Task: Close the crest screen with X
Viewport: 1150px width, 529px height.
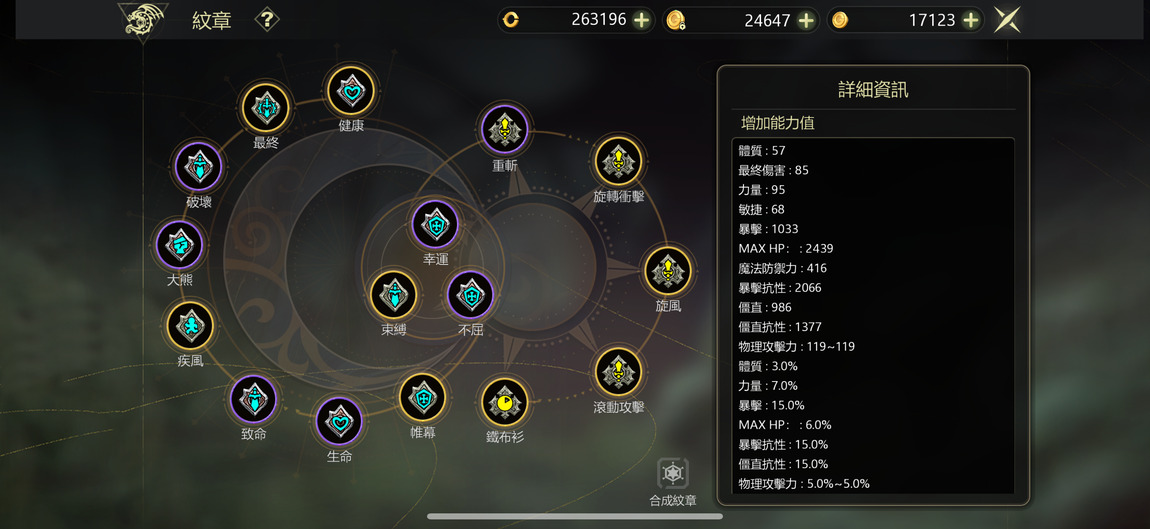Action: (1007, 20)
